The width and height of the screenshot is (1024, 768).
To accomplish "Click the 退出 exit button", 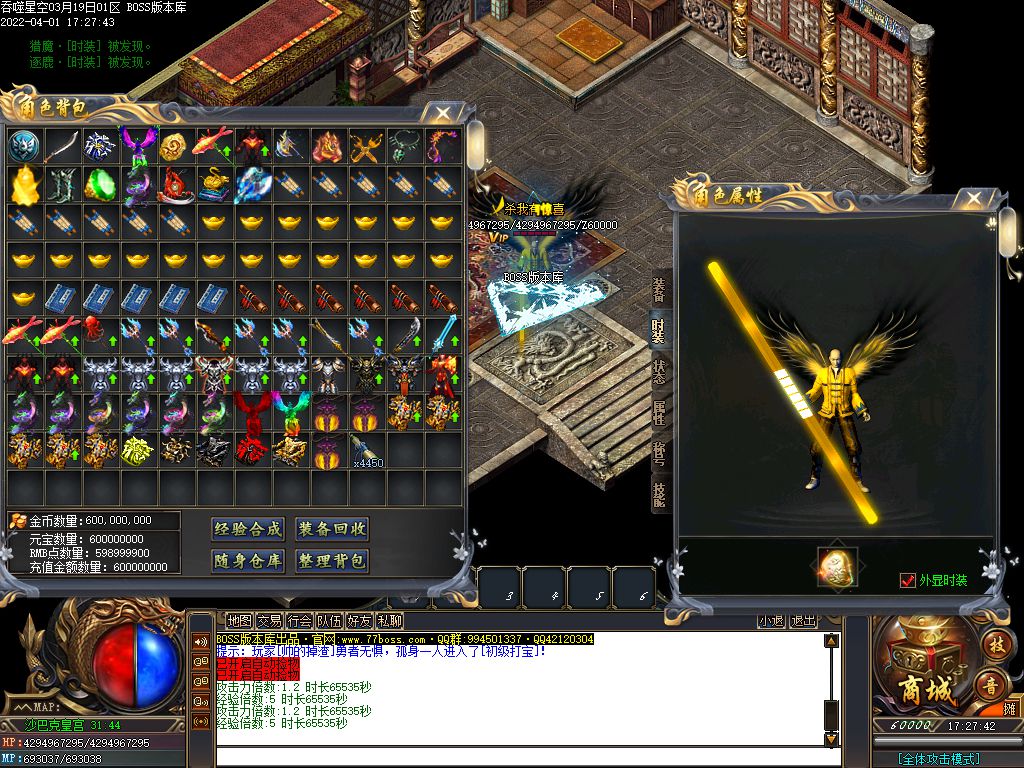I will (x=803, y=621).
